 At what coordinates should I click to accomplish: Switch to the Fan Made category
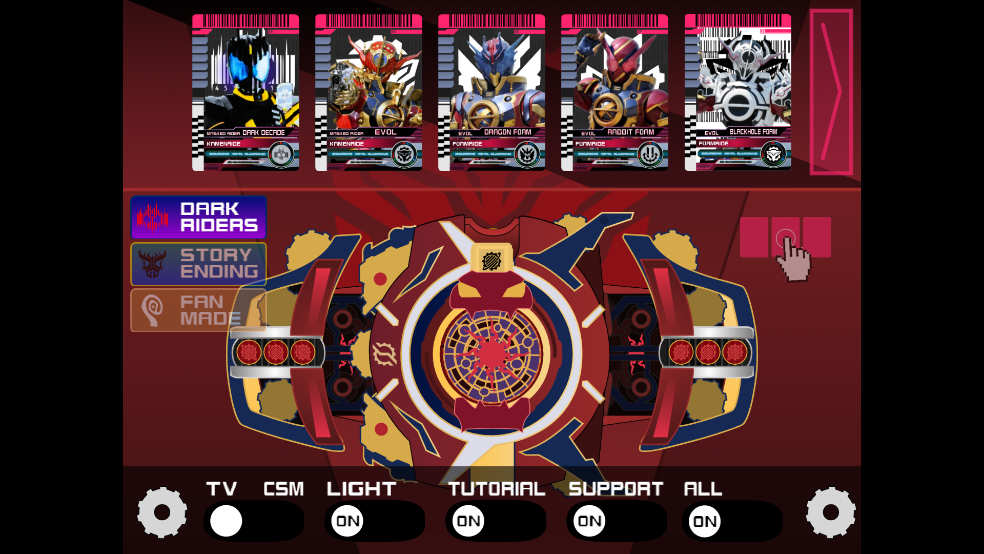[198, 310]
